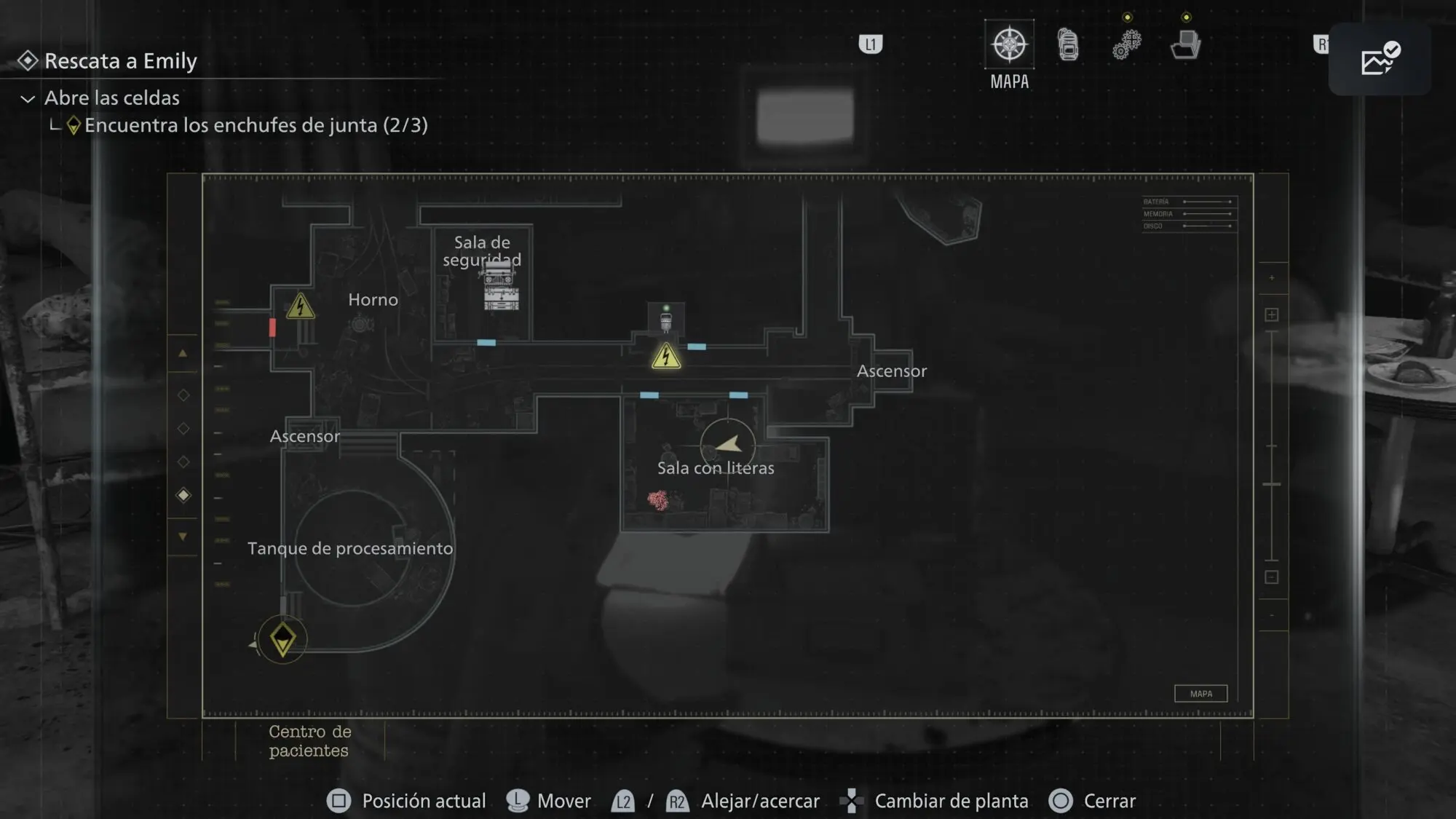The width and height of the screenshot is (1456, 819).
Task: Click the item marker with the green dot
Action: pos(666,320)
